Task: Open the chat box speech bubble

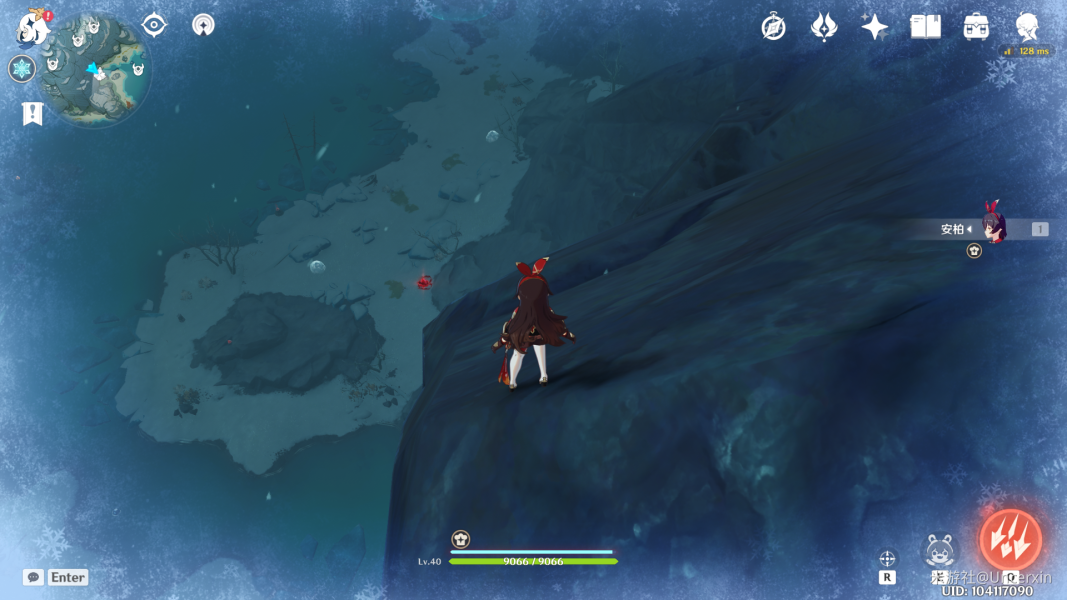Action: 33,577
